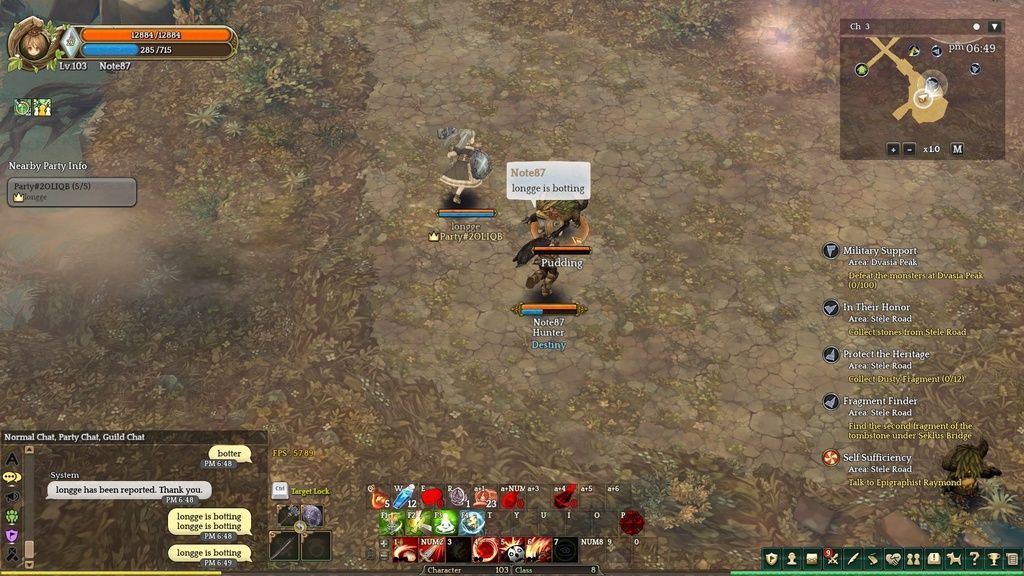Open the speech bubble chat type icon
1024x576 pixels.
click(x=12, y=477)
